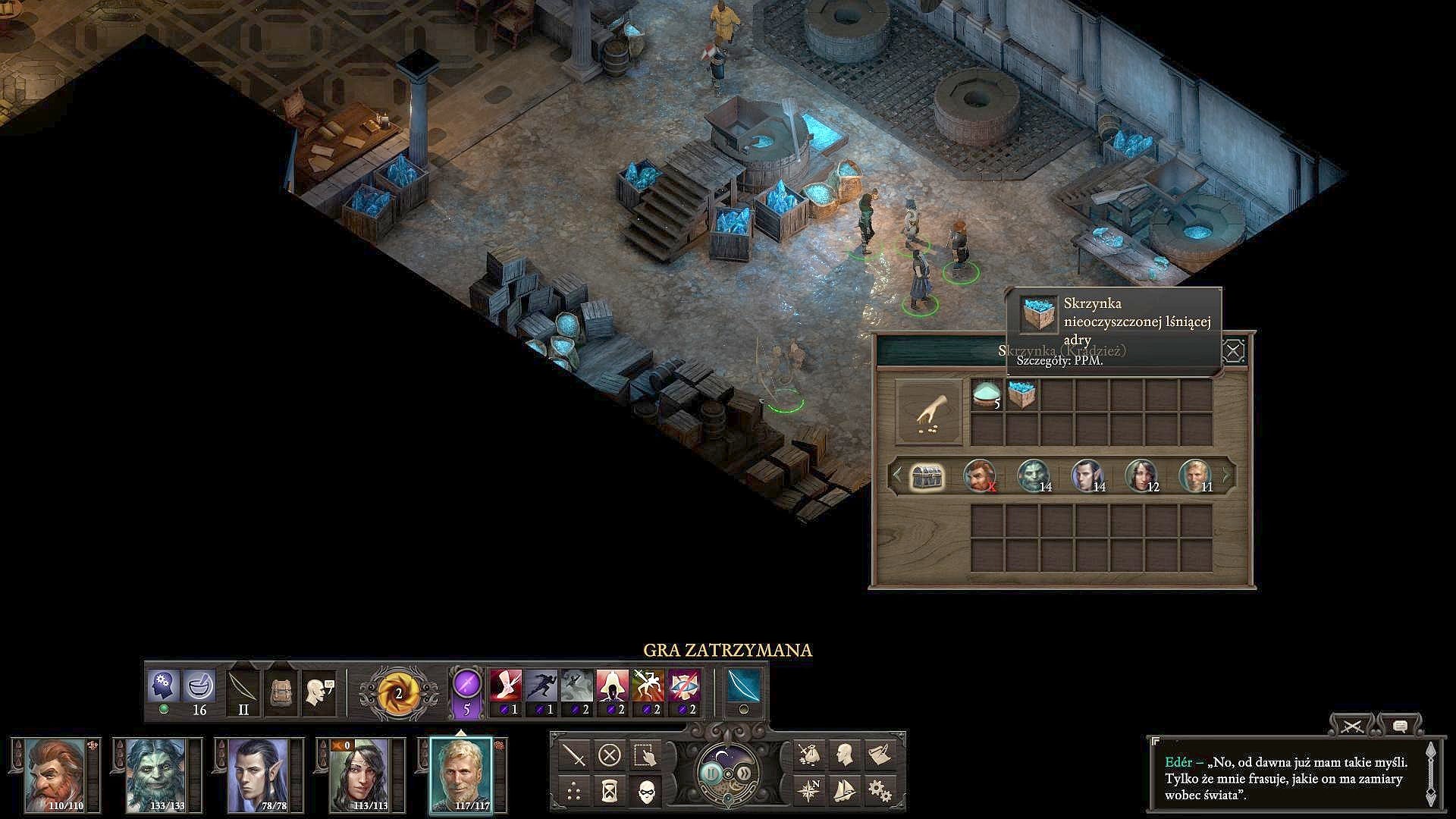Screen dimensions: 1456x819
Task: Open the character sheet head icon
Action: point(845,755)
